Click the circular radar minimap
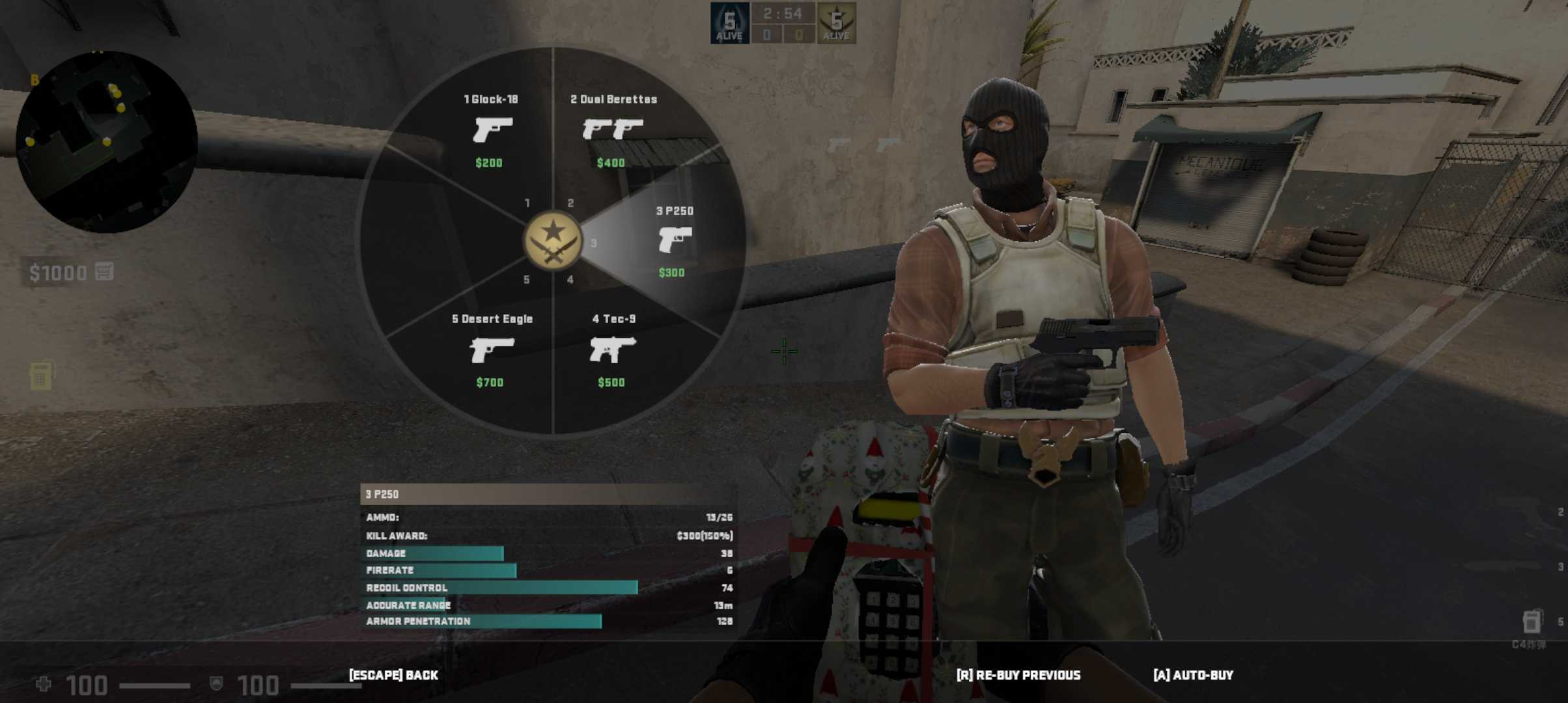Viewport: 1568px width, 703px height. pos(106,142)
